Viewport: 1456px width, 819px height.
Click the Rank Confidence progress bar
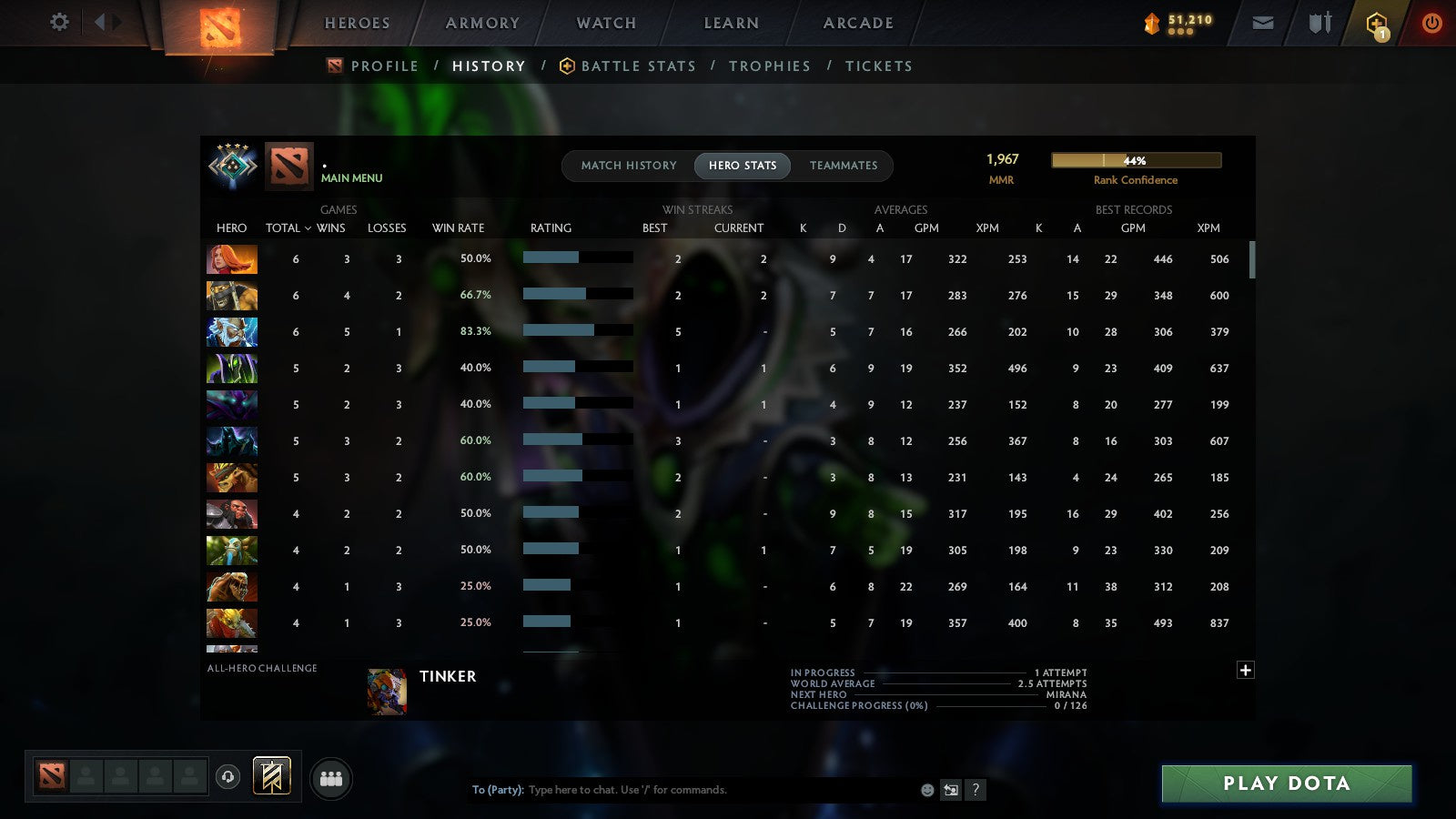[x=1136, y=160]
